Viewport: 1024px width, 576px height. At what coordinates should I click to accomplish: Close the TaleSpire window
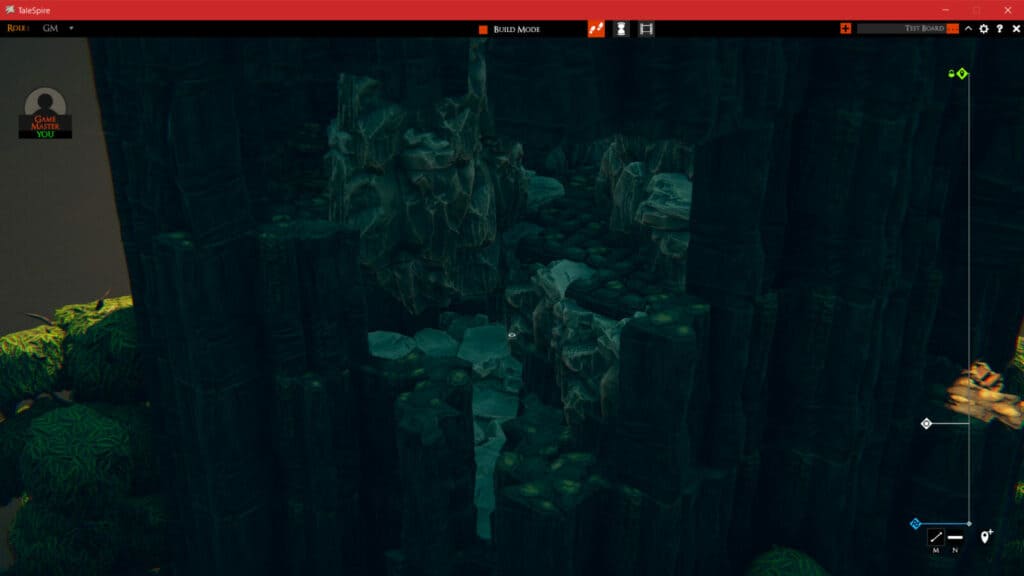pos(1007,9)
